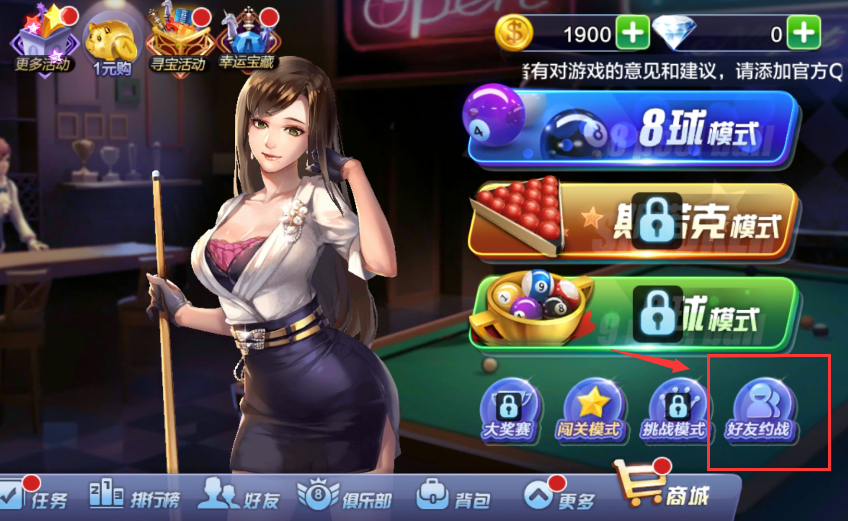The width and height of the screenshot is (848, 521).
Task: Open the locked 挑战模式 challenge mode
Action: [679, 410]
